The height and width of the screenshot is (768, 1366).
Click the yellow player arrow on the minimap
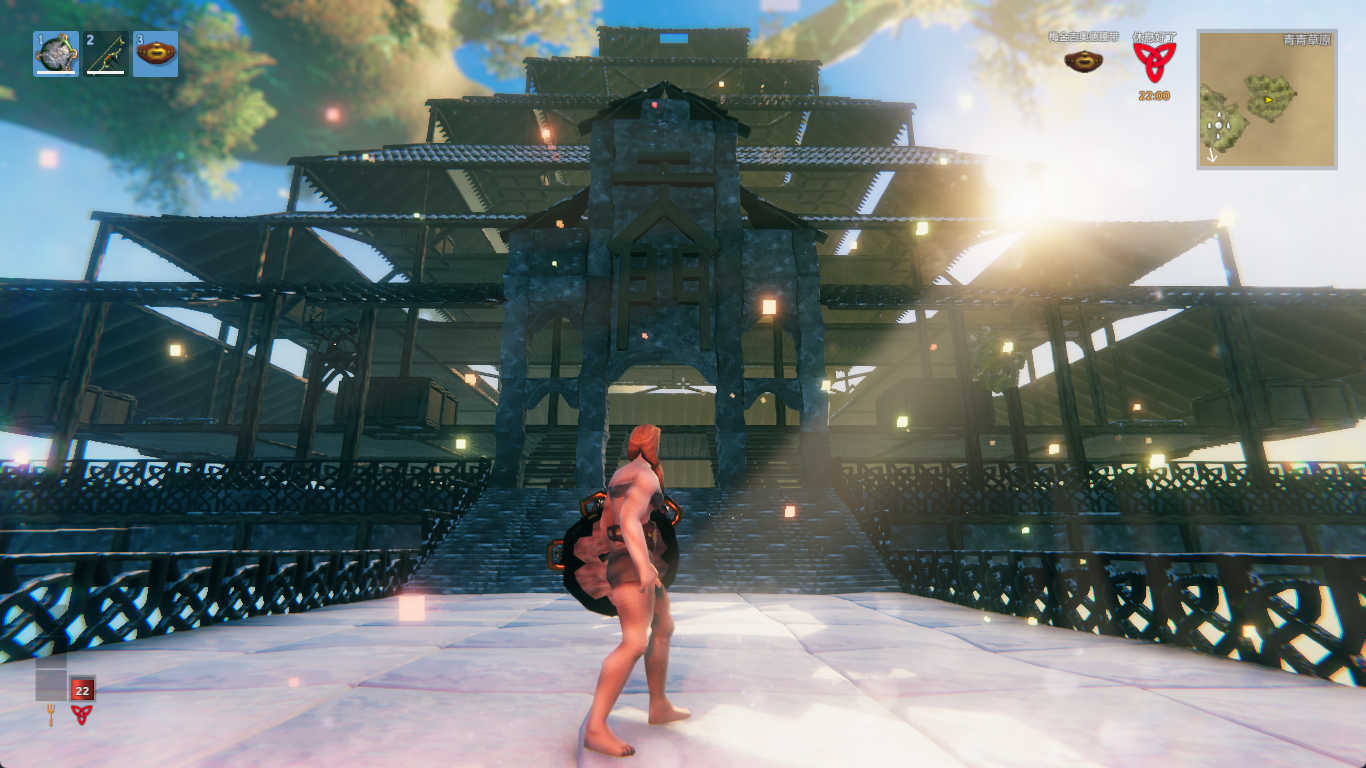1269,100
